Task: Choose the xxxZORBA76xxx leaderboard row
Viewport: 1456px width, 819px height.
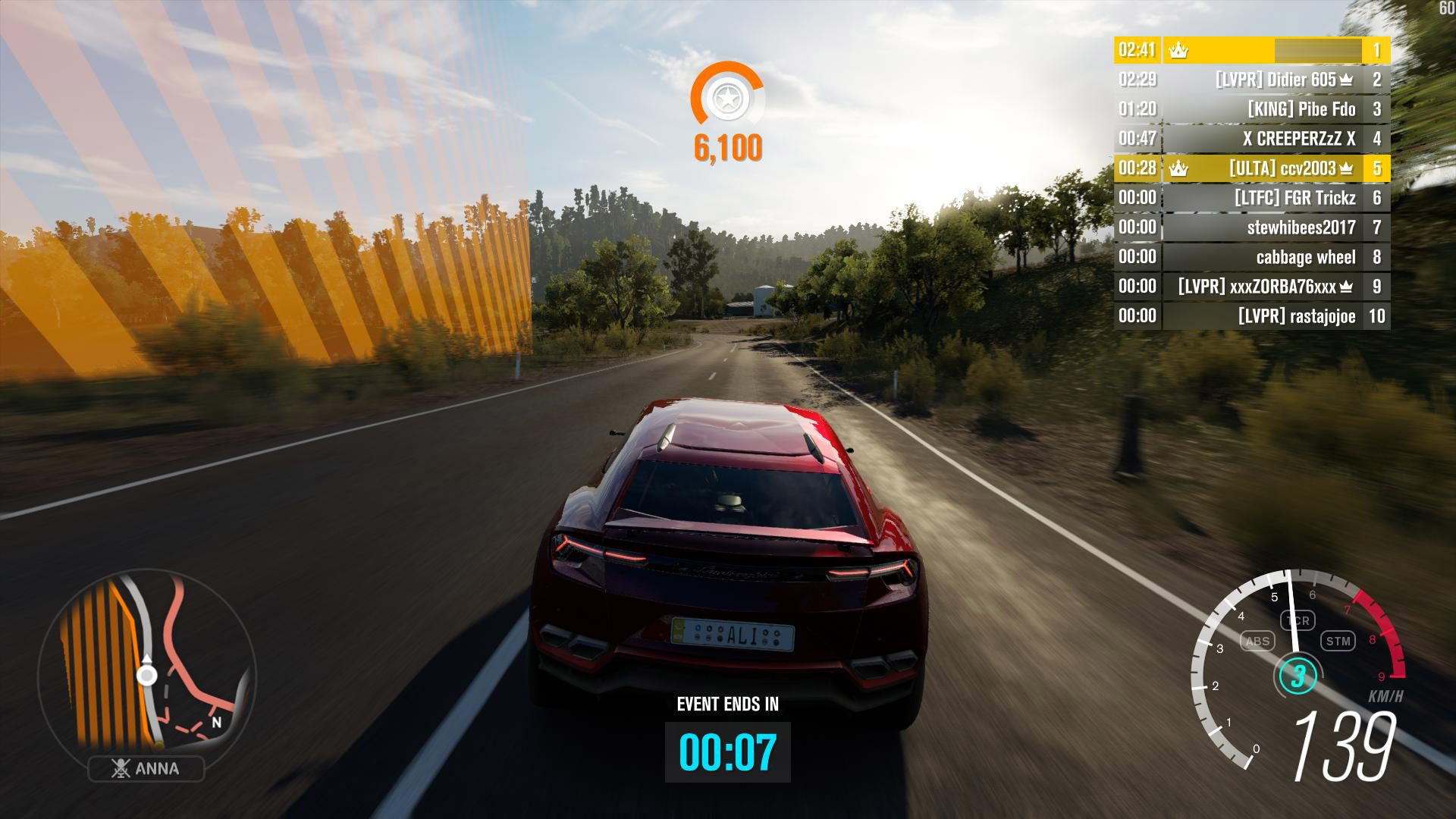Action: pyautogui.click(x=1251, y=287)
